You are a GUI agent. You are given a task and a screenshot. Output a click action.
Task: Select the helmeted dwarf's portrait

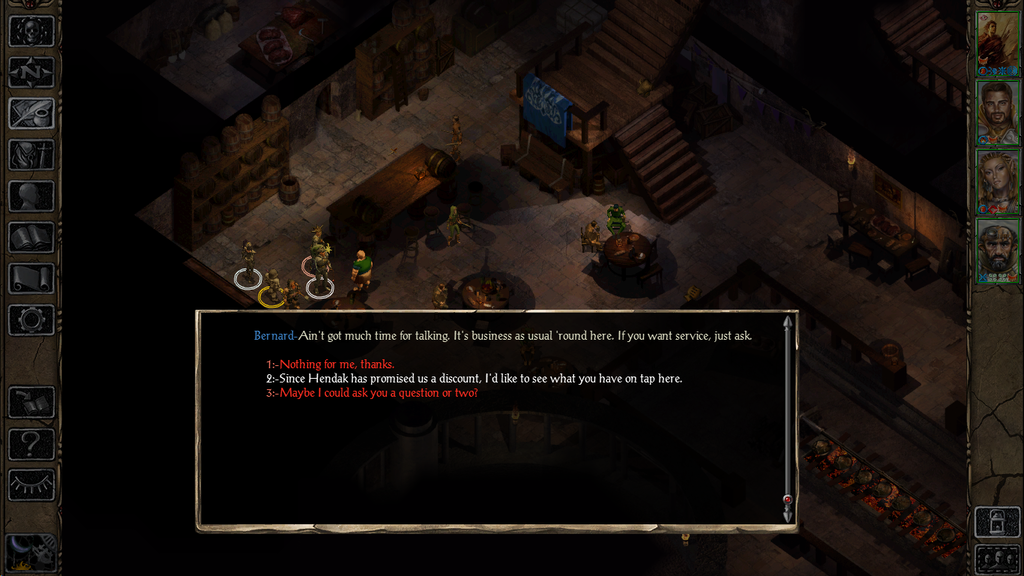point(997,250)
